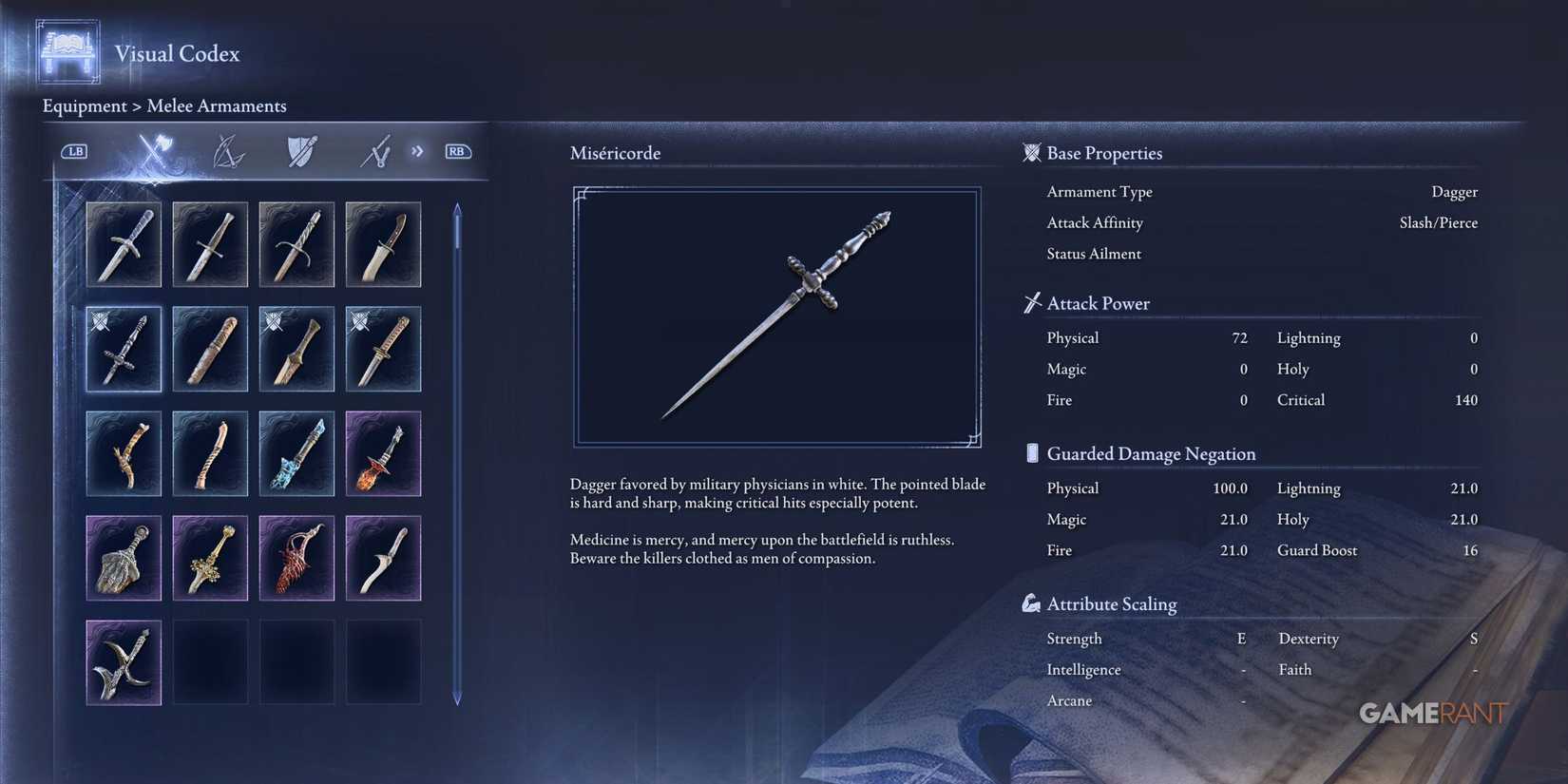Select the red Reduvia blood dagger thumbnail
This screenshot has width=1568, height=784.
click(x=296, y=558)
